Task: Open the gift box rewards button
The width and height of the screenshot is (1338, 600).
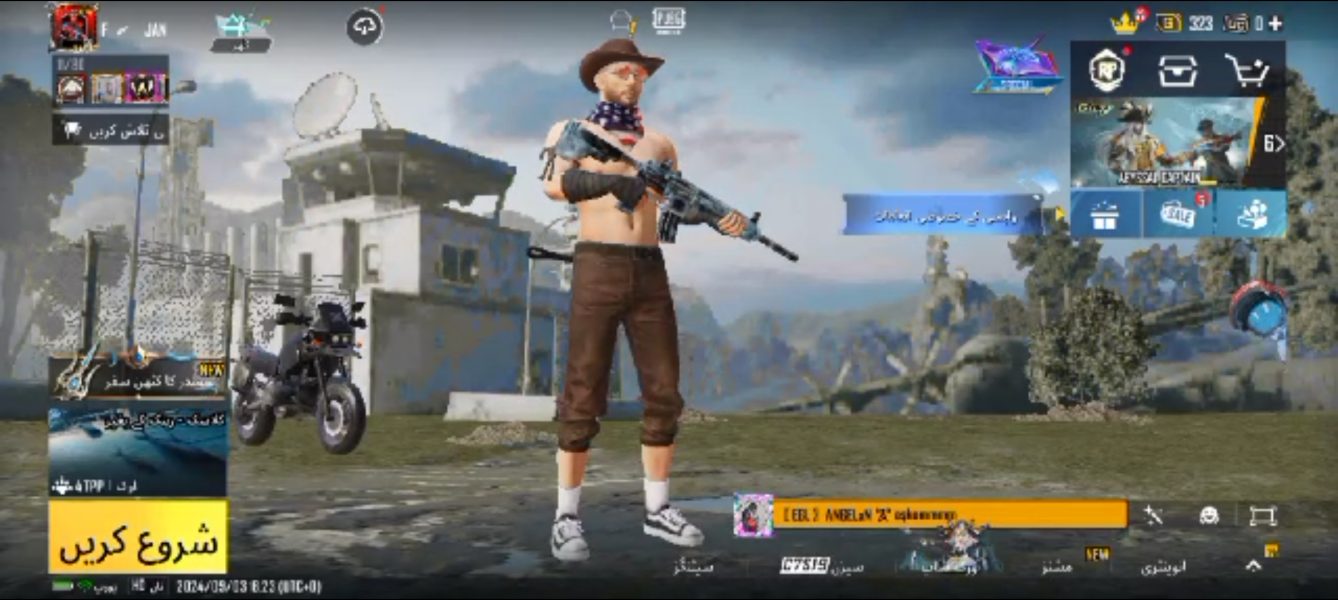Action: (x=1105, y=214)
